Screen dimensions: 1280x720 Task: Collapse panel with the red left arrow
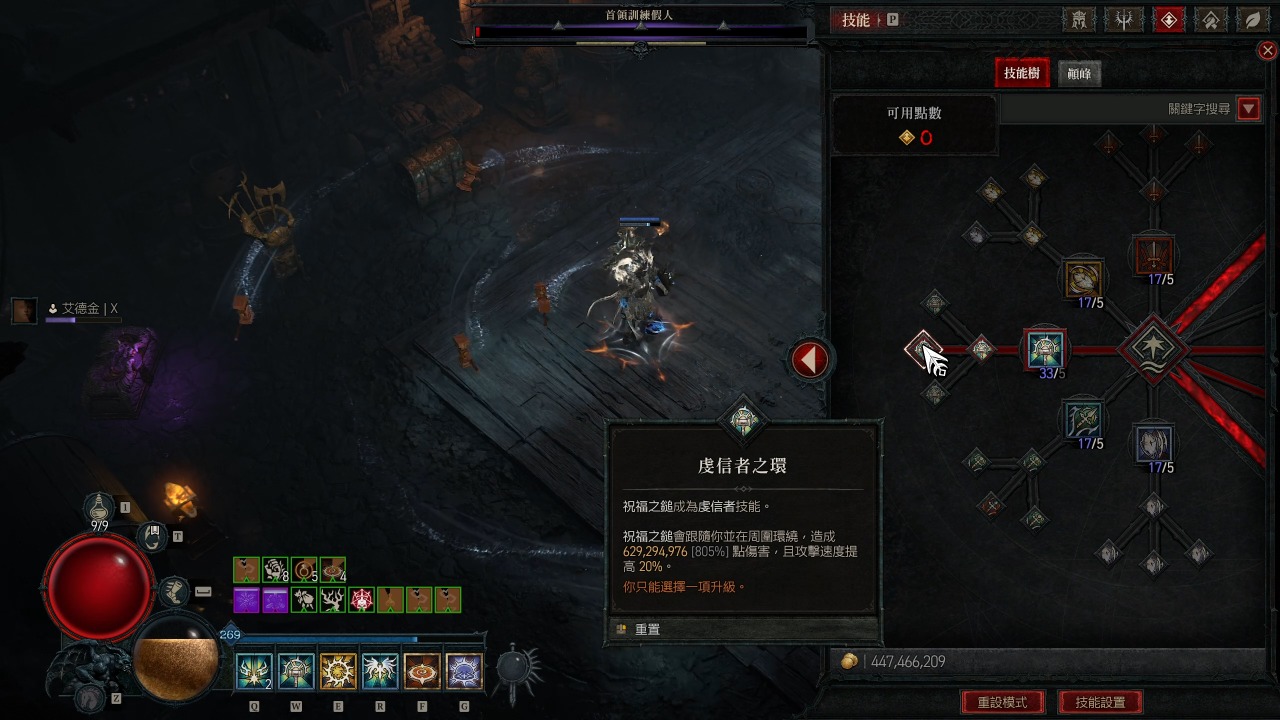click(810, 359)
